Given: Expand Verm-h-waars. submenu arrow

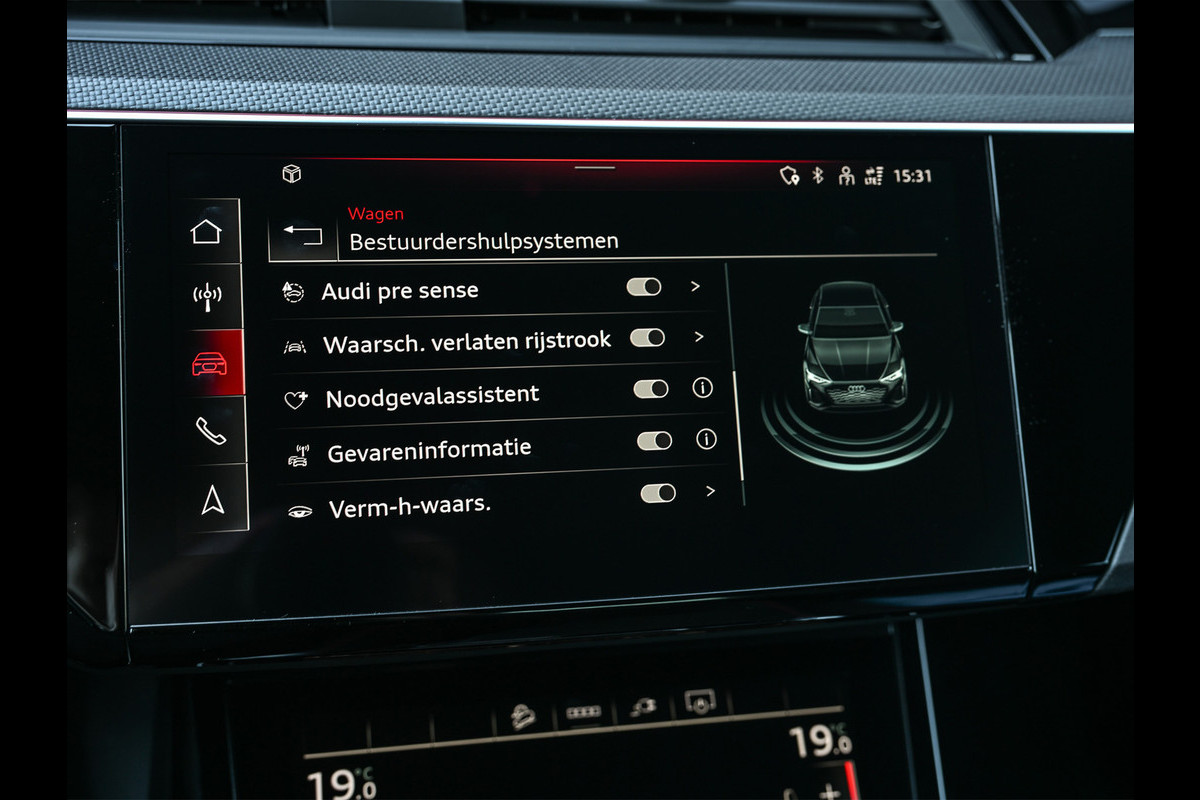Looking at the screenshot, I should pyautogui.click(x=710, y=491).
